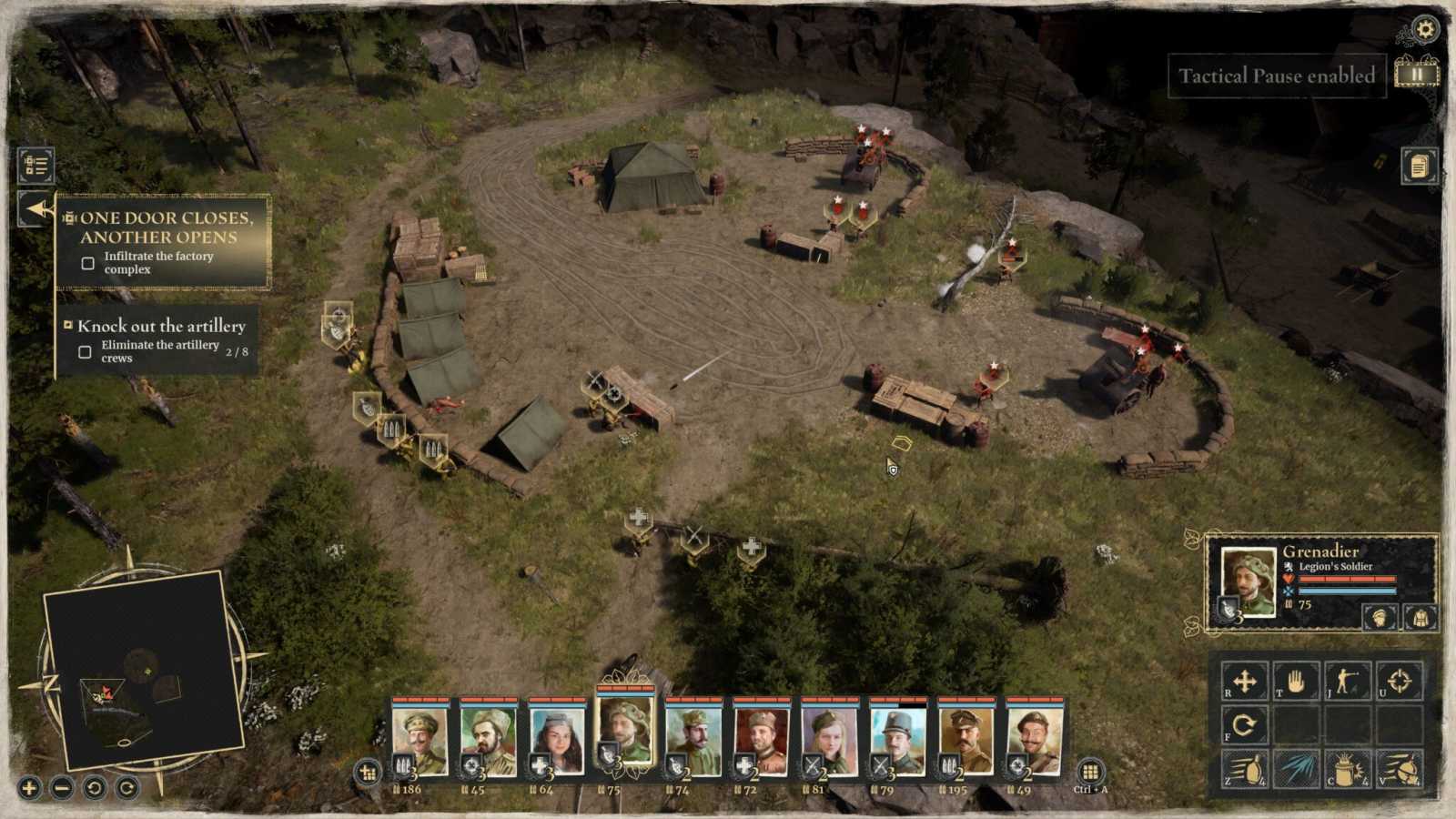This screenshot has width=1456, height=819.
Task: Select the Move order icon
Action: click(1244, 678)
